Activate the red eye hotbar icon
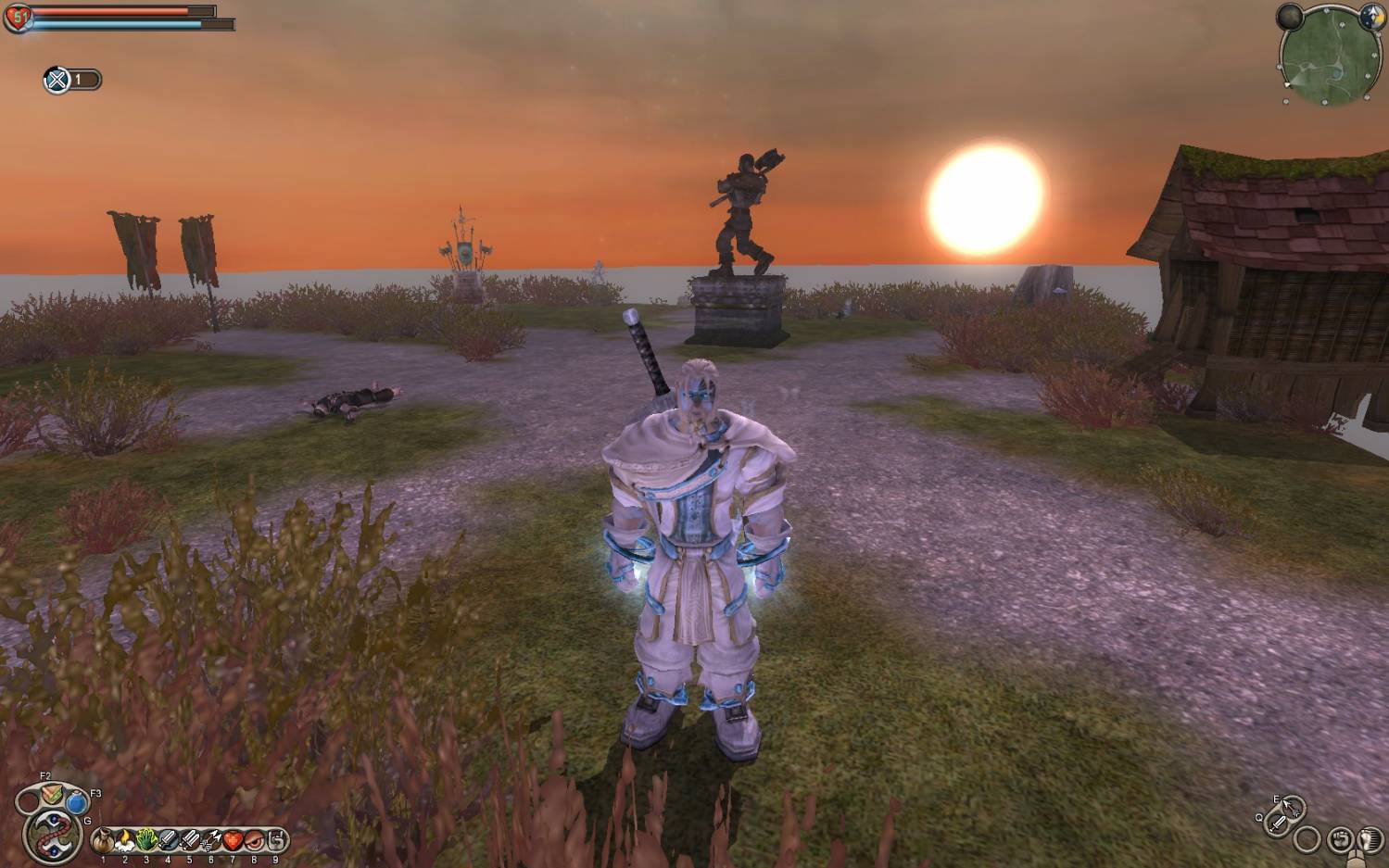Image resolution: width=1389 pixels, height=868 pixels. pos(253,841)
